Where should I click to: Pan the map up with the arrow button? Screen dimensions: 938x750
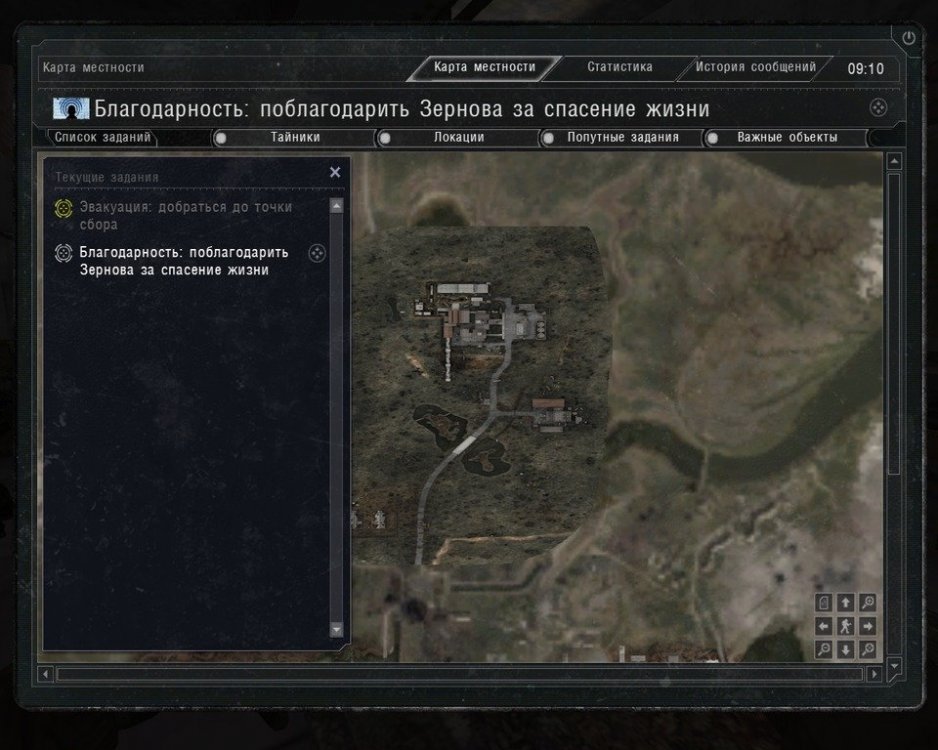pyautogui.click(x=846, y=602)
